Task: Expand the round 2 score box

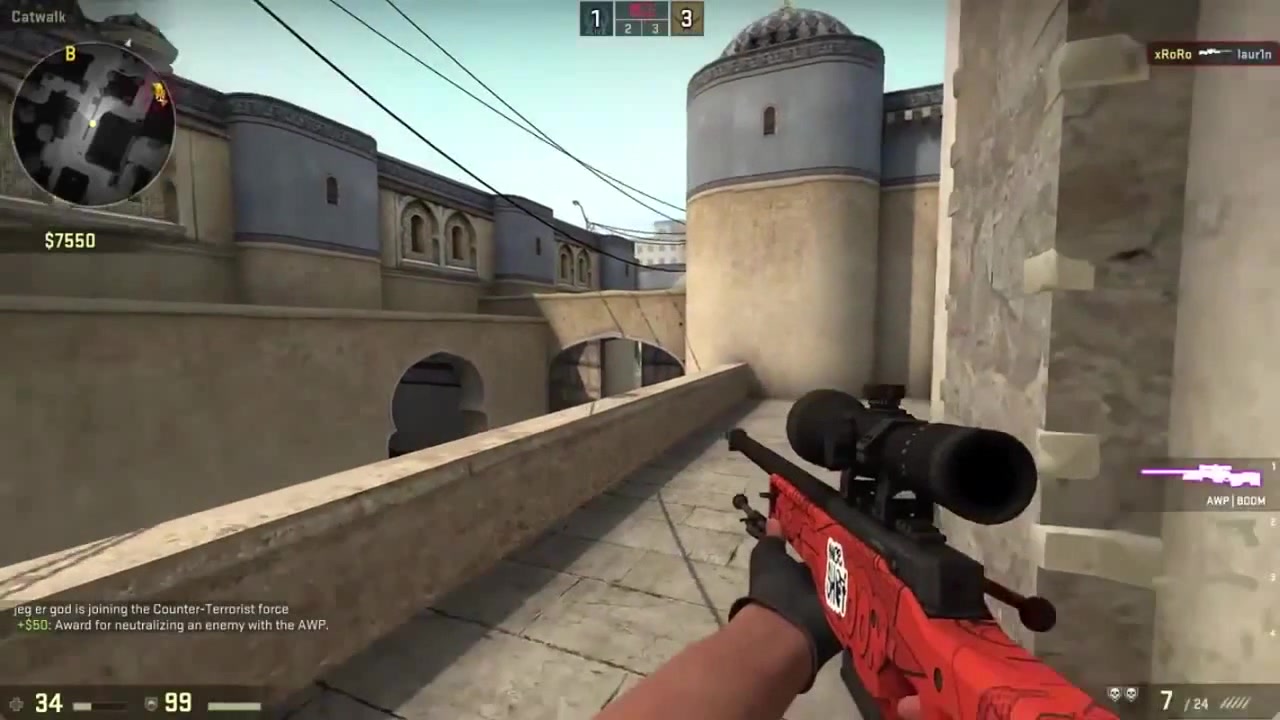Action: tap(627, 28)
